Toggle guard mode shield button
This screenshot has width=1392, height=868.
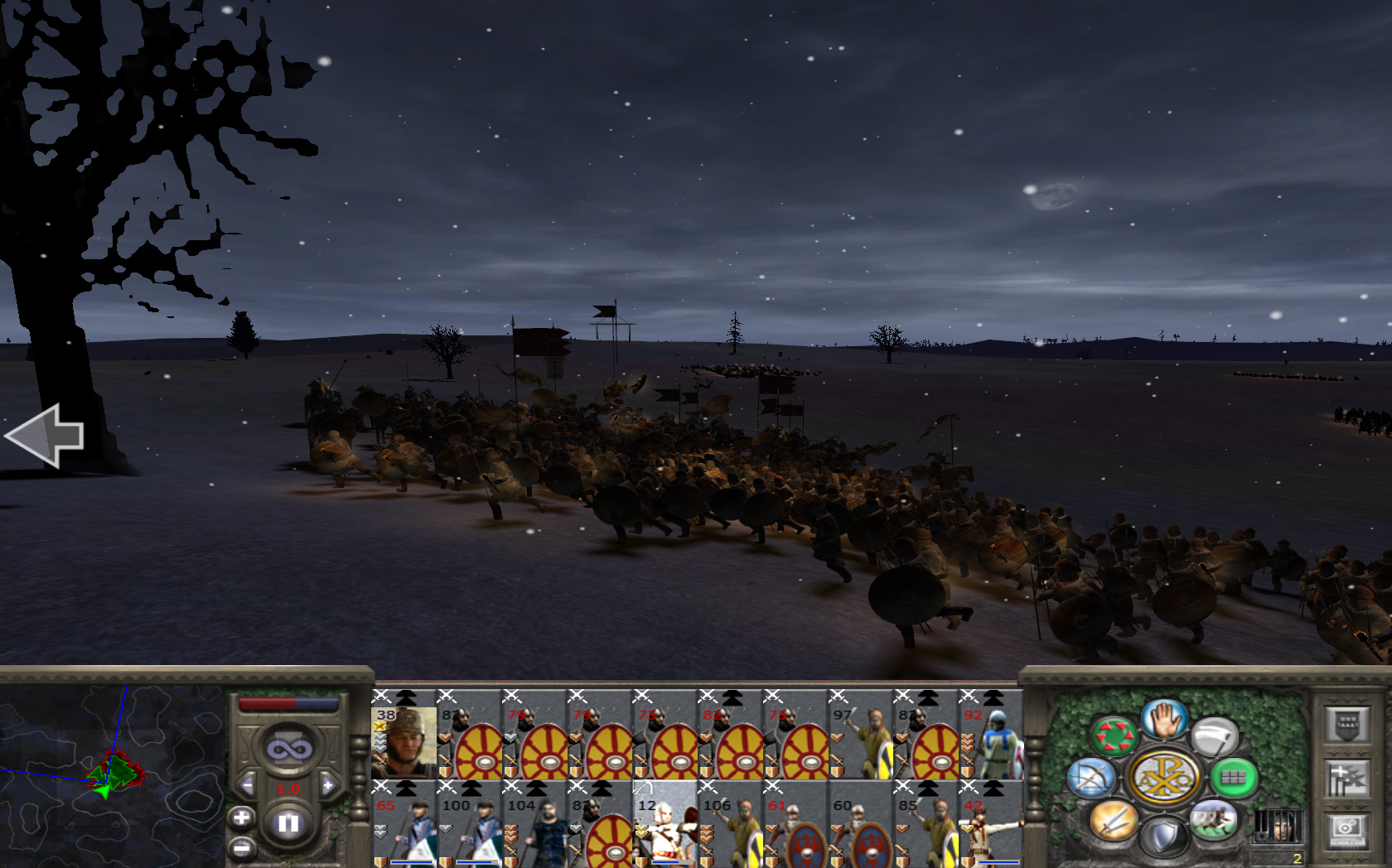(x=1164, y=837)
